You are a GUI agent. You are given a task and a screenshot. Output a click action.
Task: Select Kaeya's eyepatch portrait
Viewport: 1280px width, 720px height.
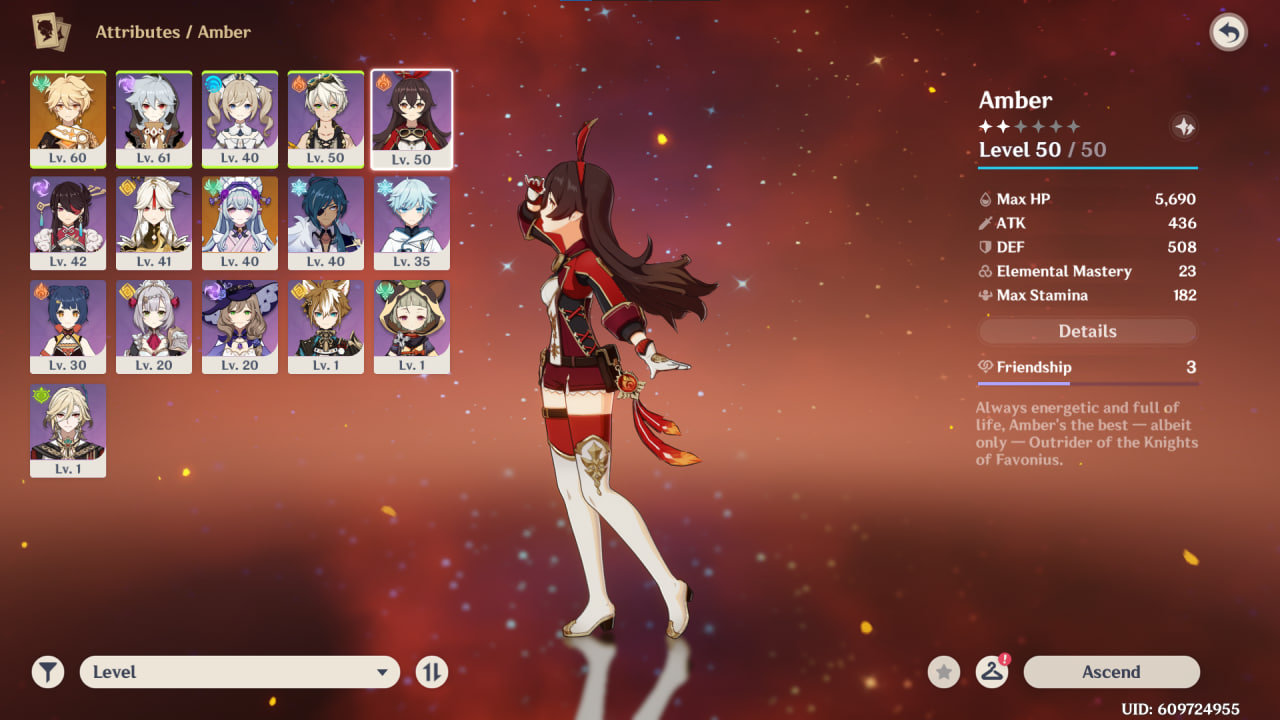pyautogui.click(x=326, y=222)
